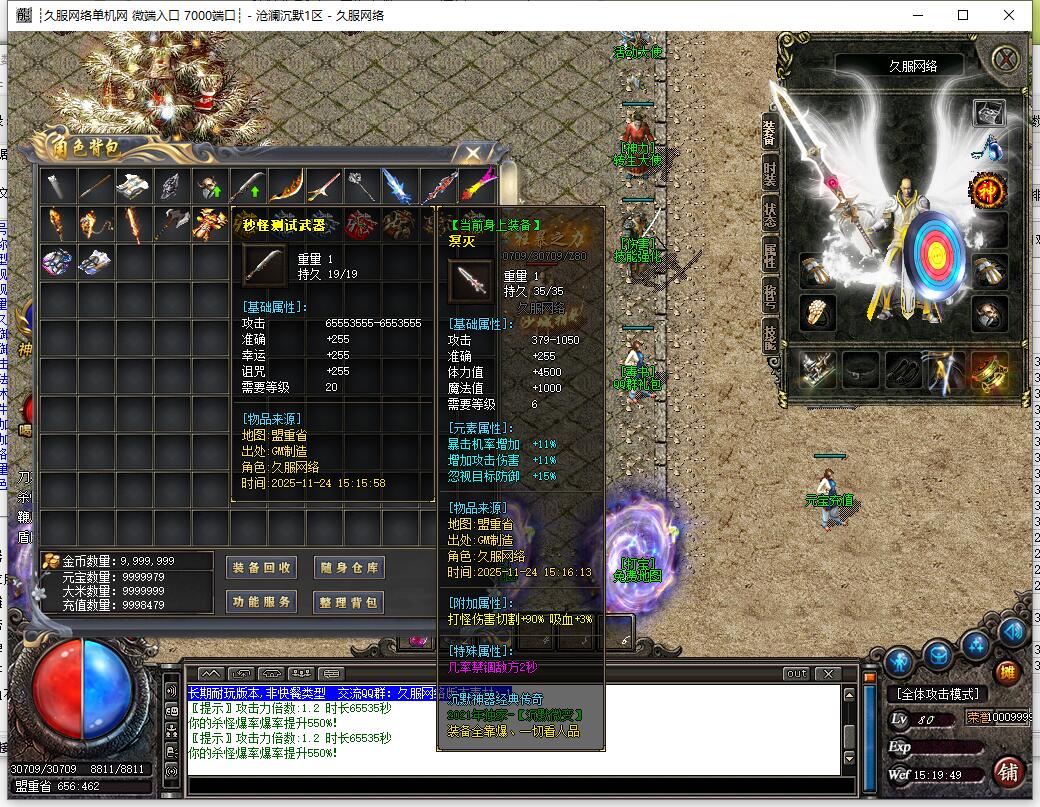Sort the bag with 整理背包
The image size is (1040, 807).
348,602
